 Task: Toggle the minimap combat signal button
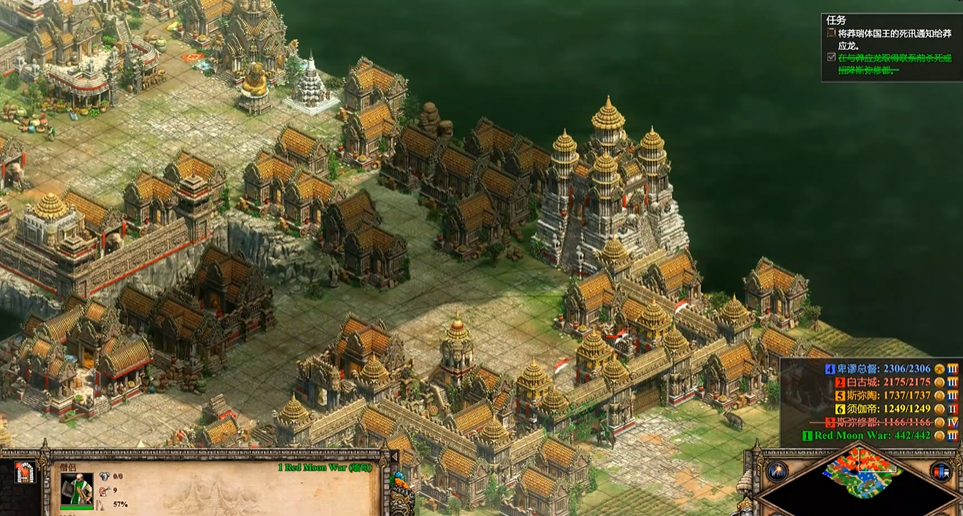pyautogui.click(x=777, y=471)
